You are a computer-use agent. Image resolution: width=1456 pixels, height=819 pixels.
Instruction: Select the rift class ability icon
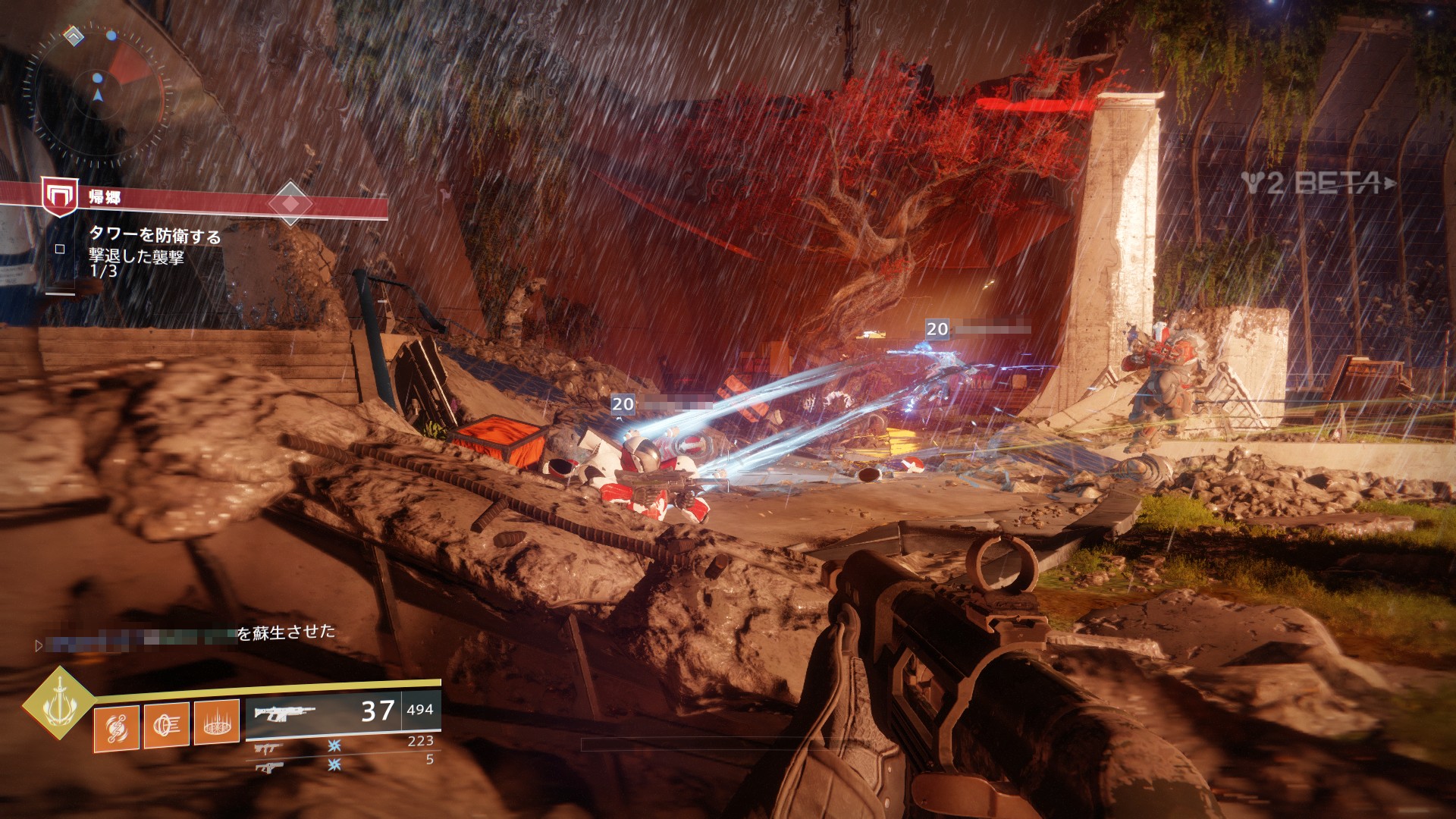(217, 722)
